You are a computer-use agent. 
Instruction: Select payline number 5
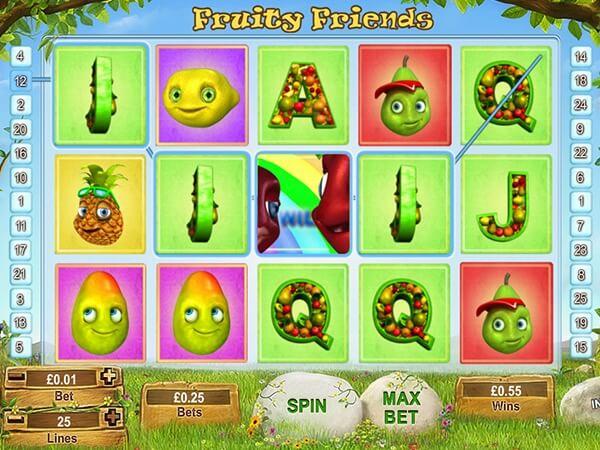click(x=20, y=346)
